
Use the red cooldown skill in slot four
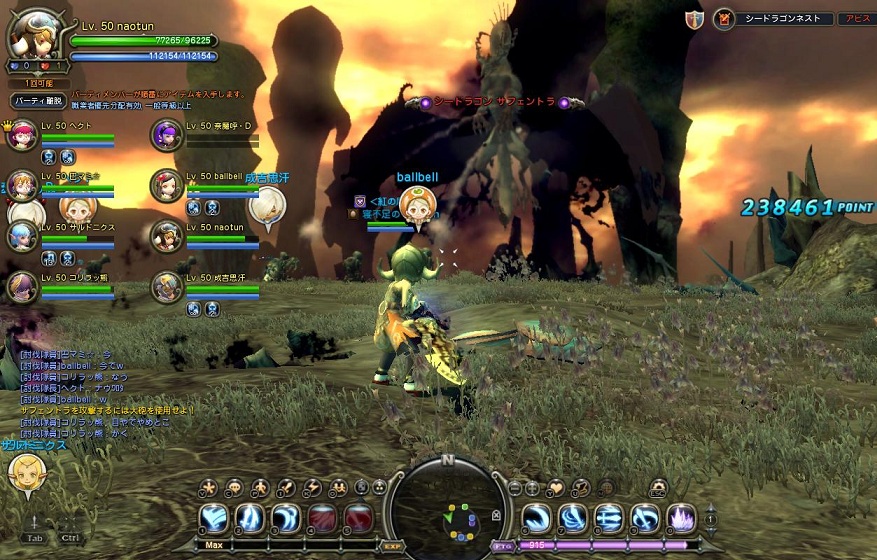[322, 518]
